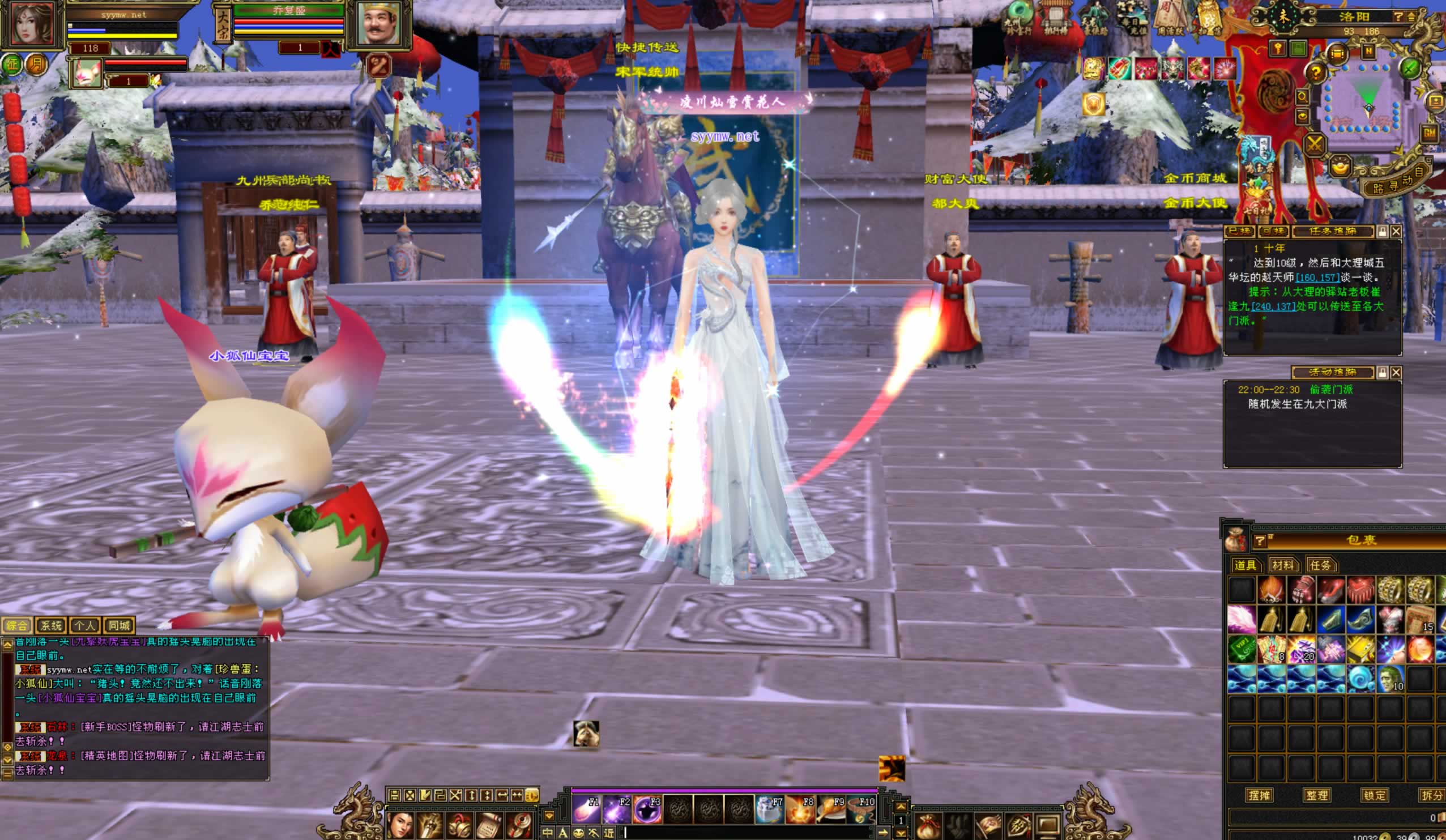Show accepted quests via 已接 tab
This screenshot has height=840, width=1446.
tap(1239, 231)
